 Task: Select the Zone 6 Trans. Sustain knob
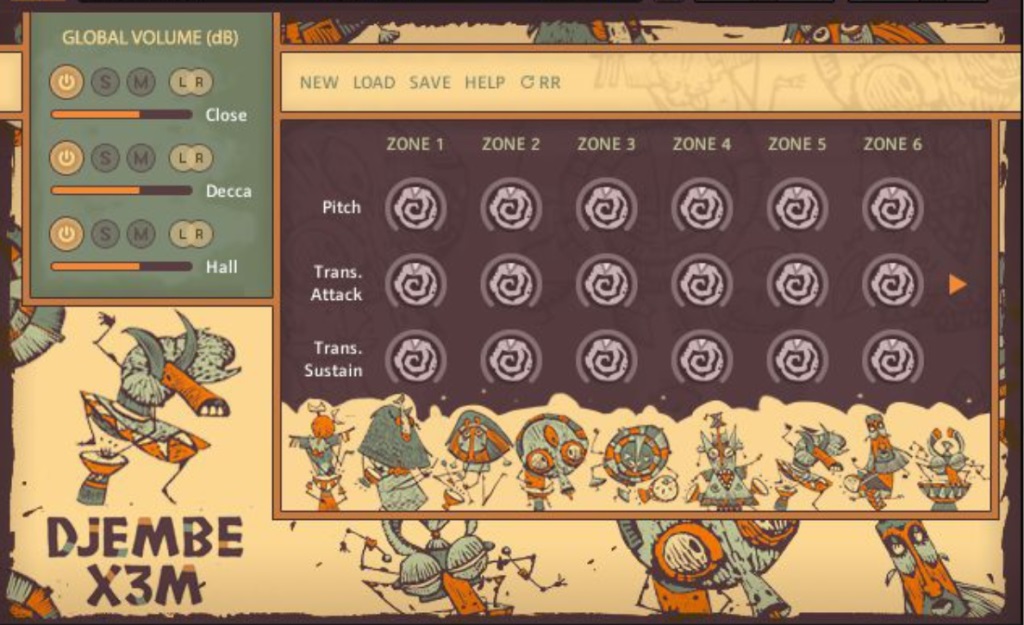(892, 359)
